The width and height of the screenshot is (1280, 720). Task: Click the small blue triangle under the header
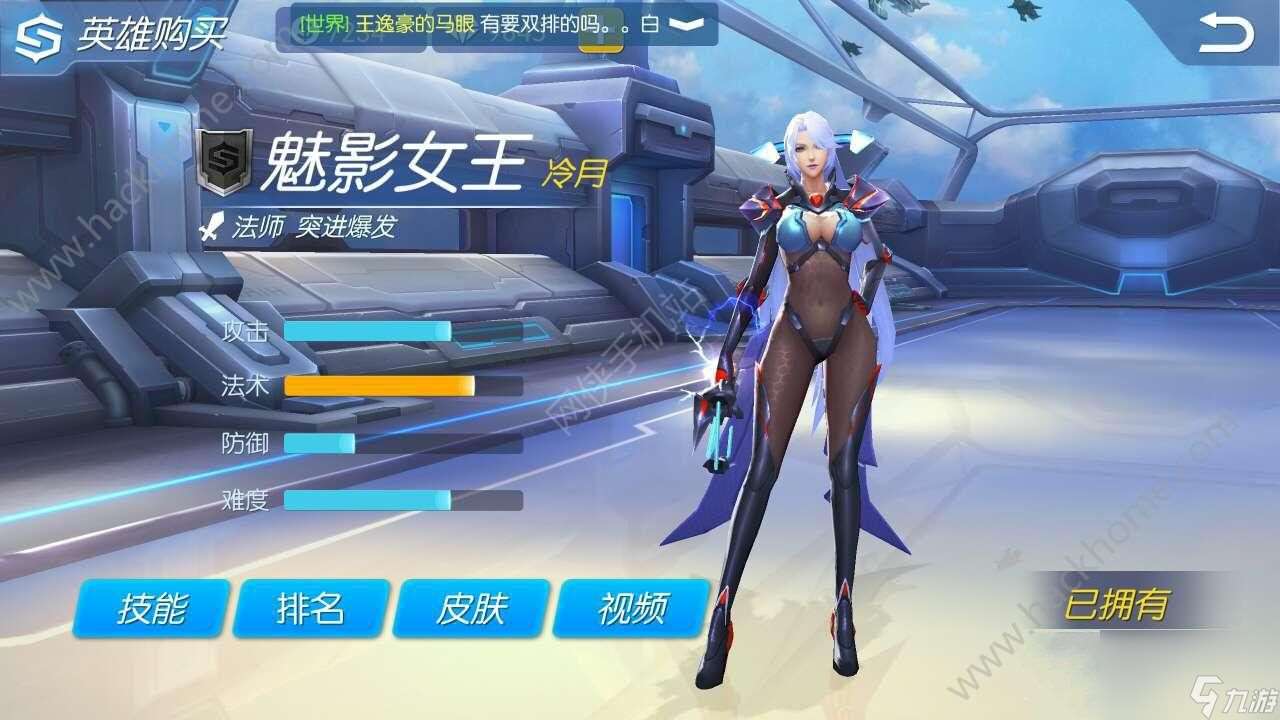(164, 127)
